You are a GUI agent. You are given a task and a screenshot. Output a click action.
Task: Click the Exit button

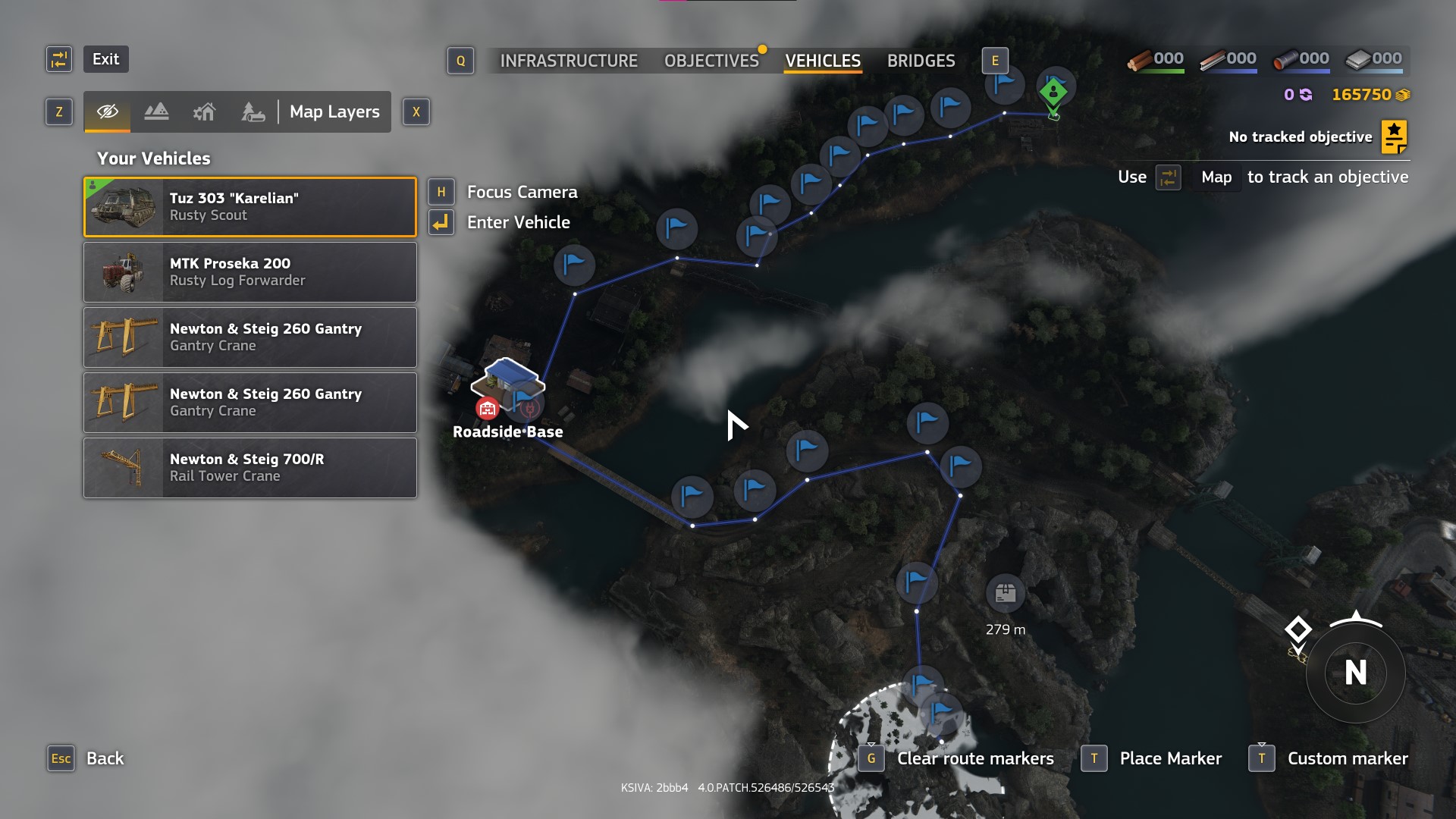pos(105,59)
